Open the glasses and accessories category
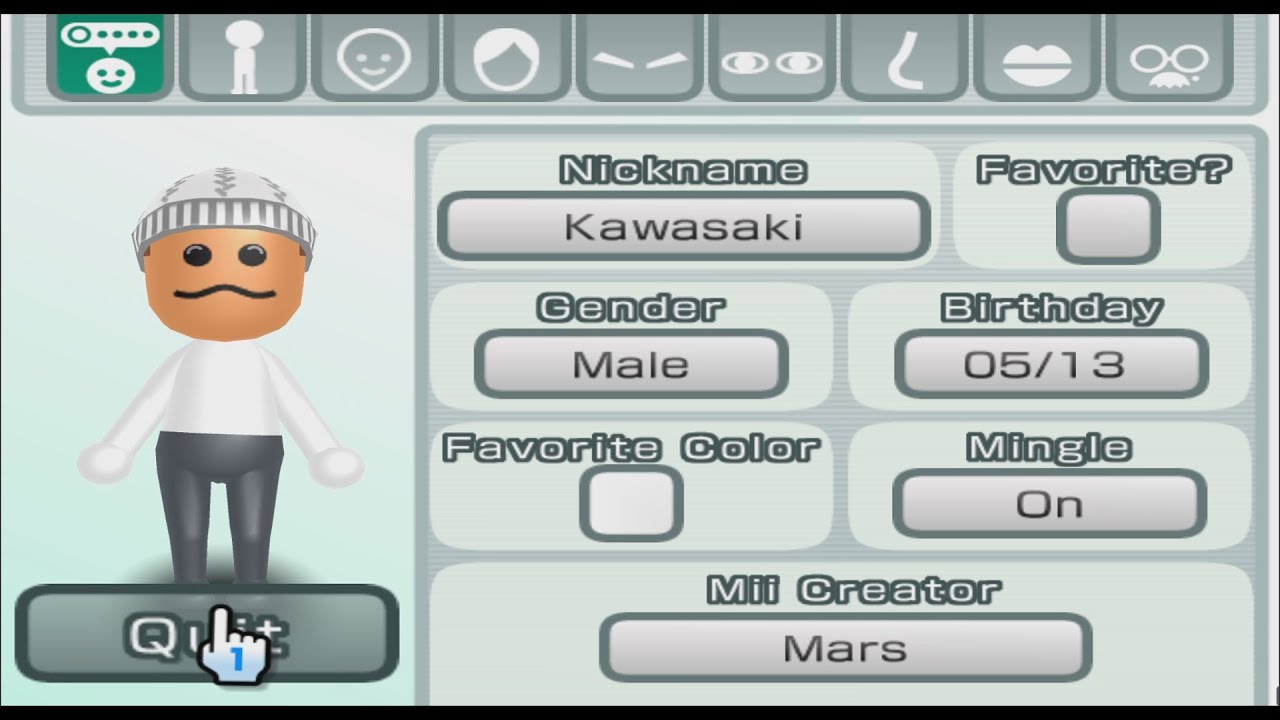1280x720 pixels. coord(1170,55)
